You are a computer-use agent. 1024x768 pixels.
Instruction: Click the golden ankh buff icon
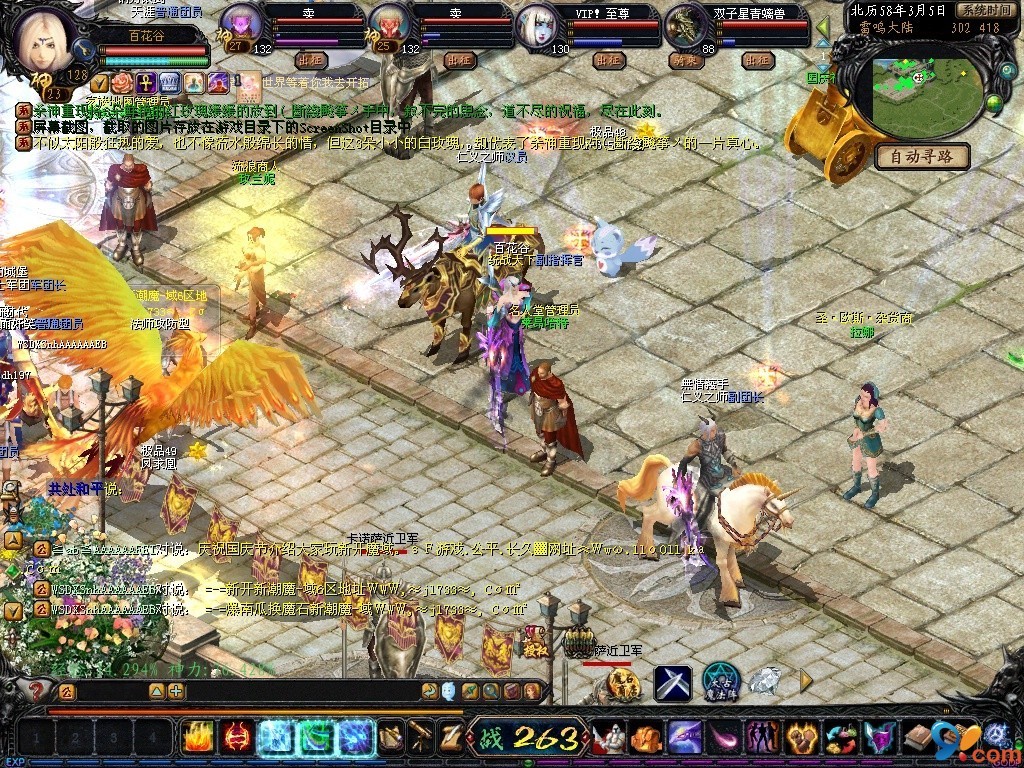pyautogui.click(x=145, y=82)
